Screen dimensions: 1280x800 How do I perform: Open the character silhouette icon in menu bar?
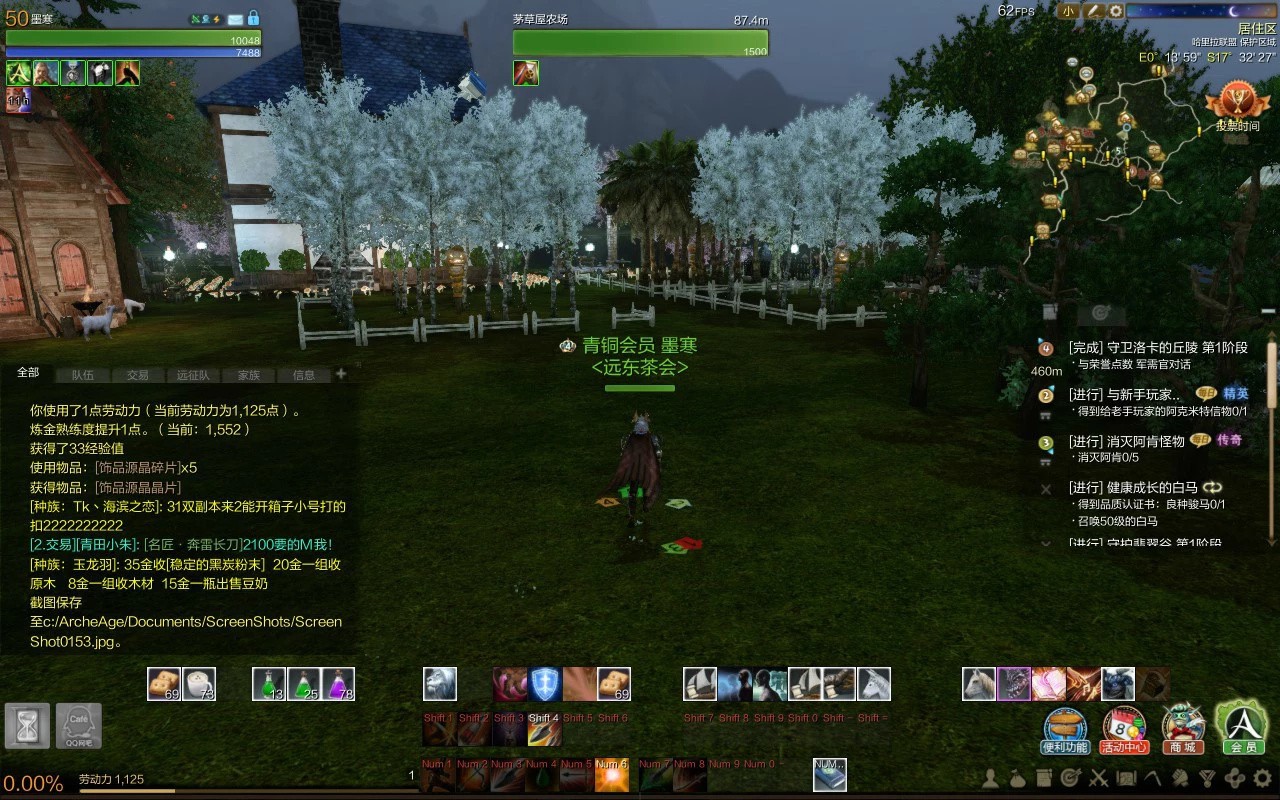[990, 778]
